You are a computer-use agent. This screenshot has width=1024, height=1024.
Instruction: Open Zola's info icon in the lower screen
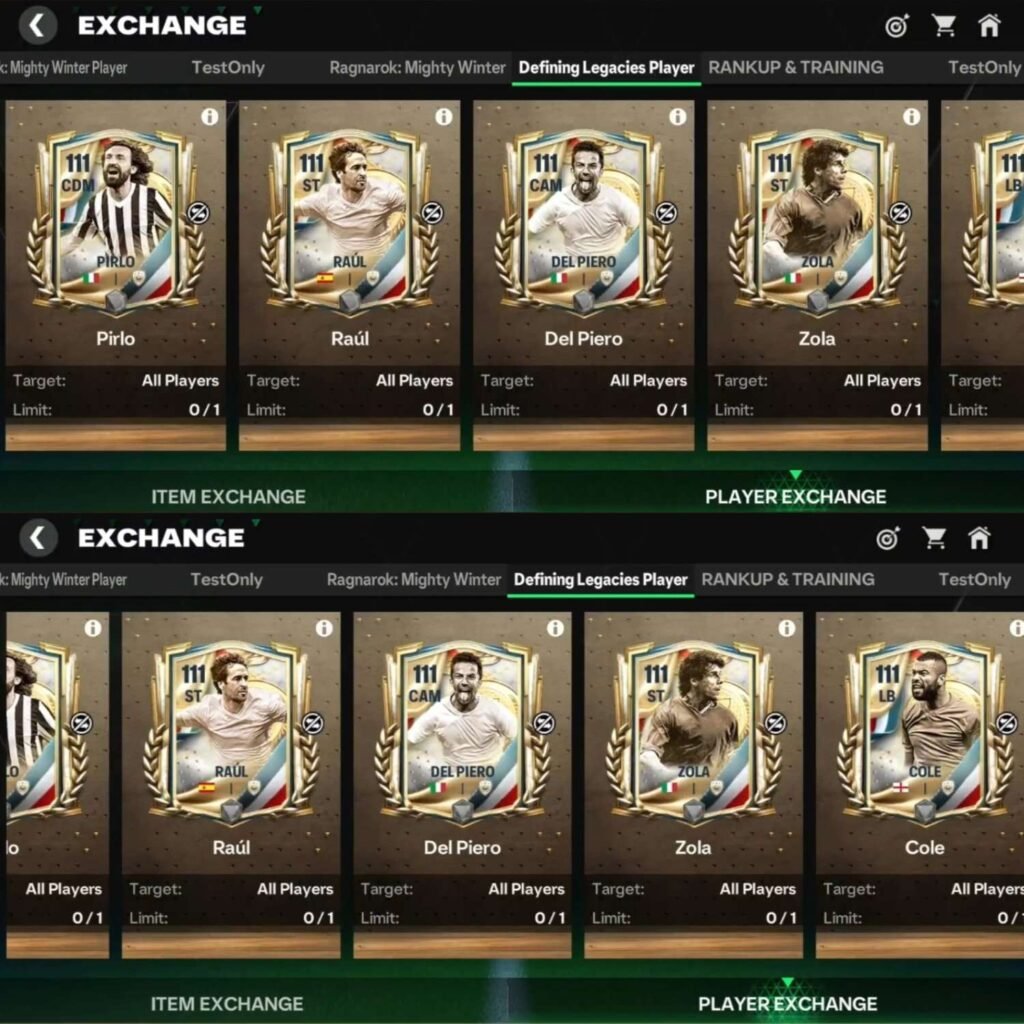pos(787,628)
